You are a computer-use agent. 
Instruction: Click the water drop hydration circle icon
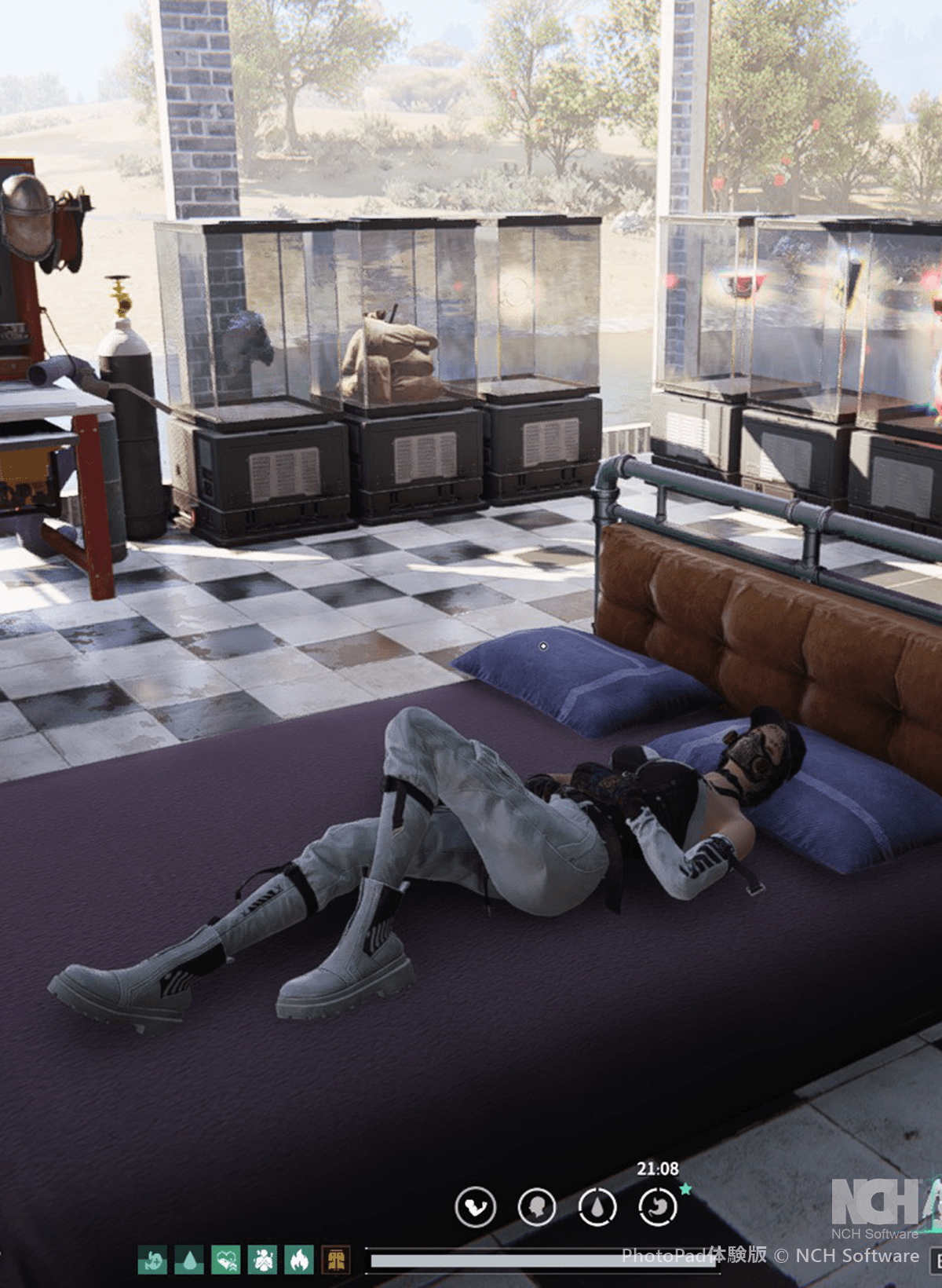597,1206
